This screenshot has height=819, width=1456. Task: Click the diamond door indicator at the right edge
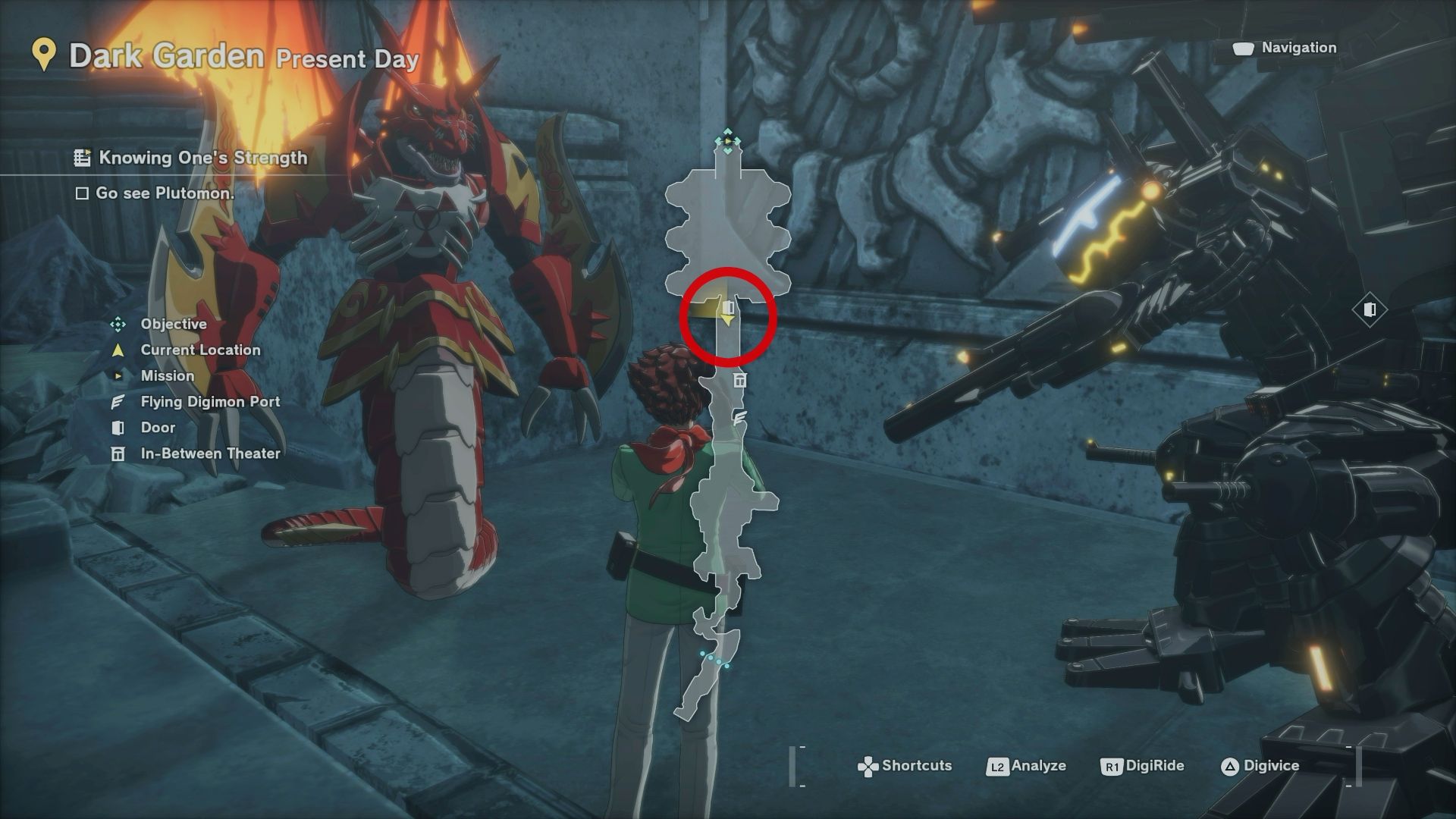1370,310
